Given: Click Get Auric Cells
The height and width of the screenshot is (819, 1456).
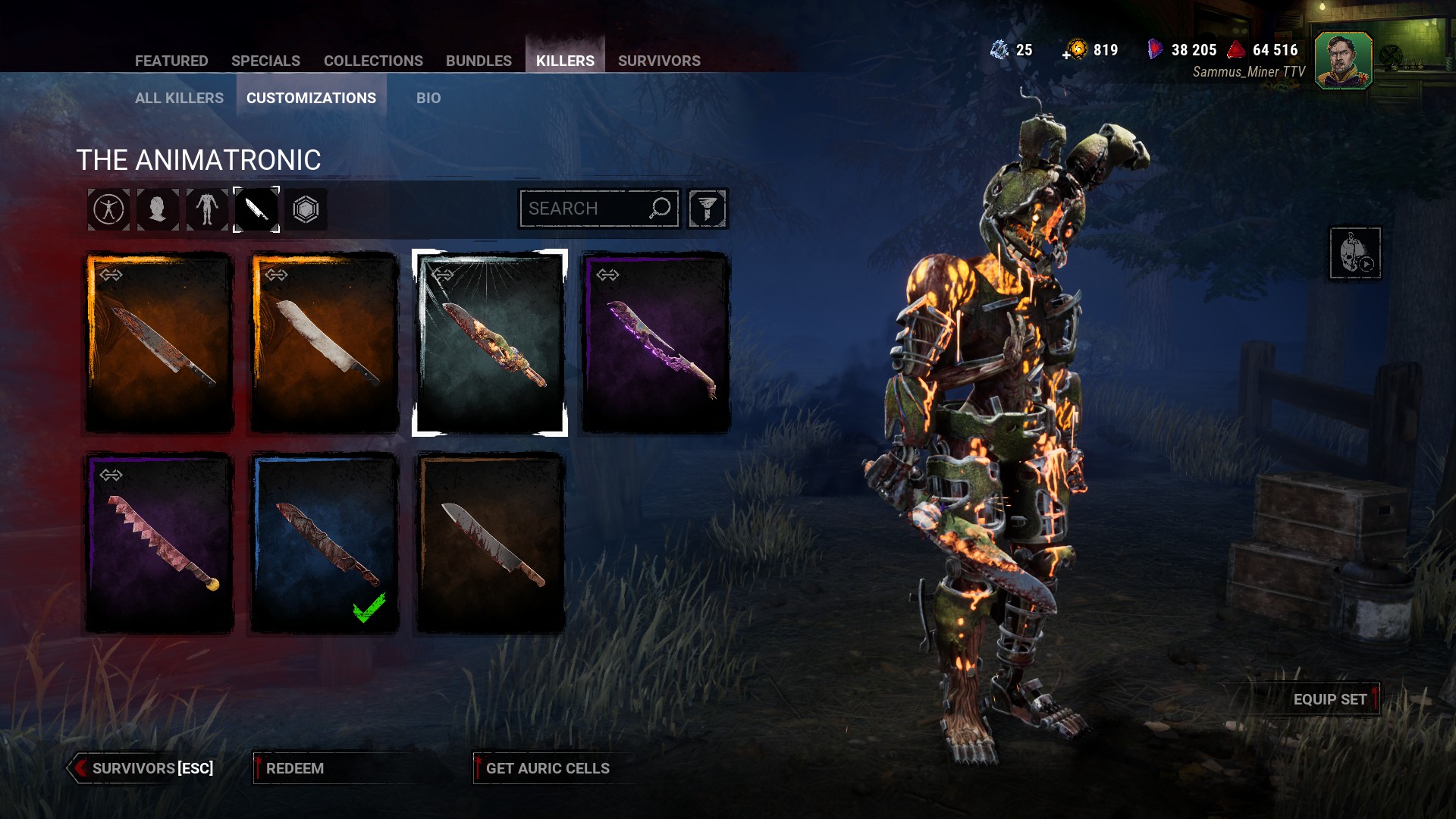Looking at the screenshot, I should point(548,768).
